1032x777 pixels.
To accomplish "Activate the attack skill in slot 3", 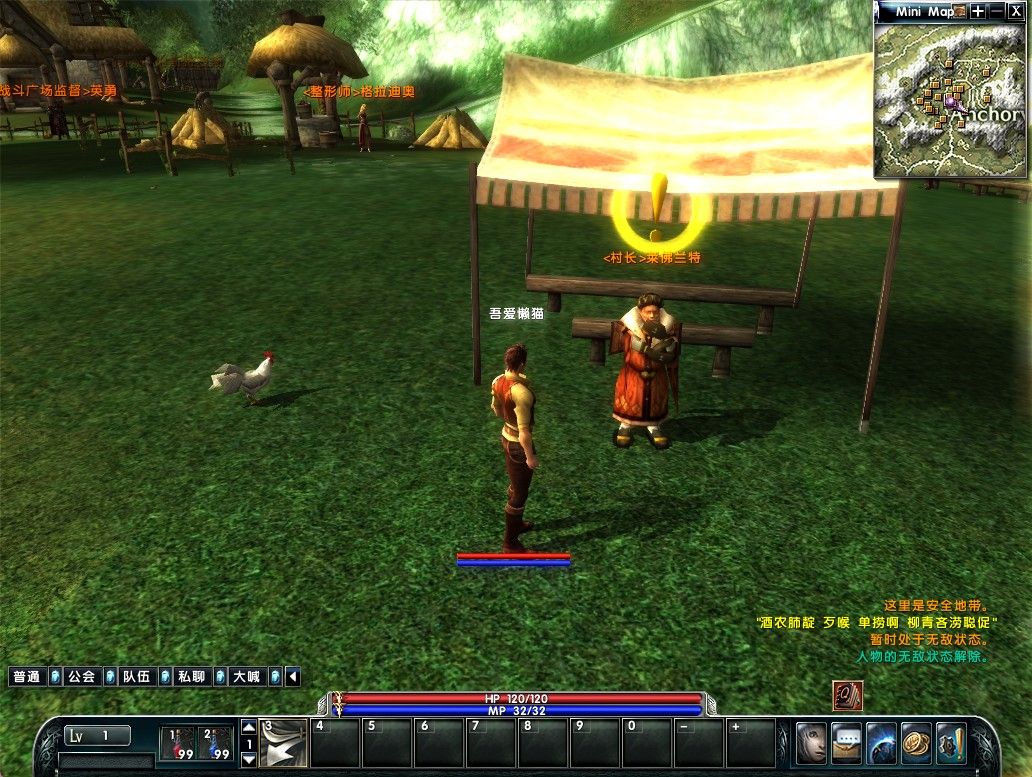I will 284,743.
